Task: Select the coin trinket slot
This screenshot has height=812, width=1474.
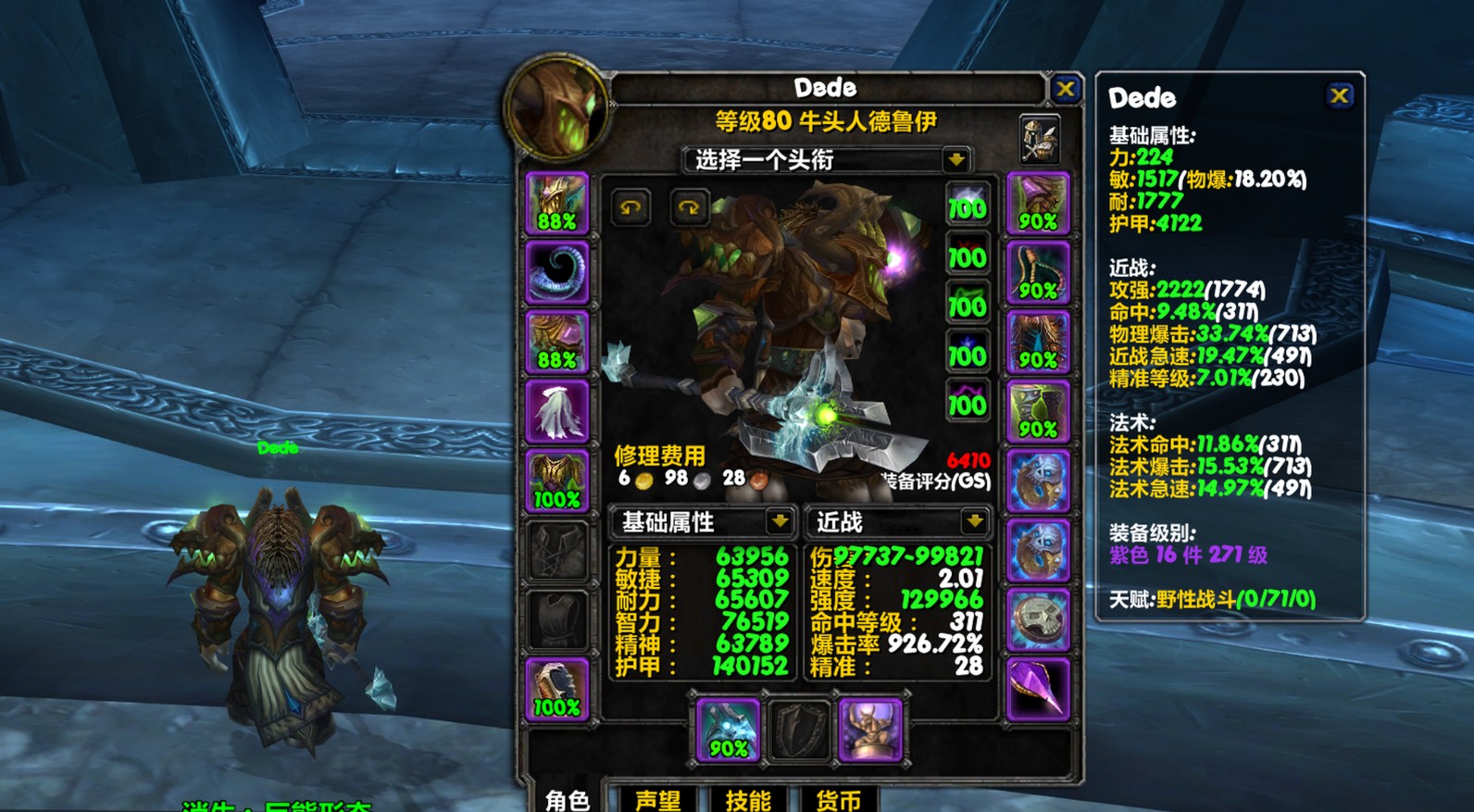Action: click(x=1038, y=620)
